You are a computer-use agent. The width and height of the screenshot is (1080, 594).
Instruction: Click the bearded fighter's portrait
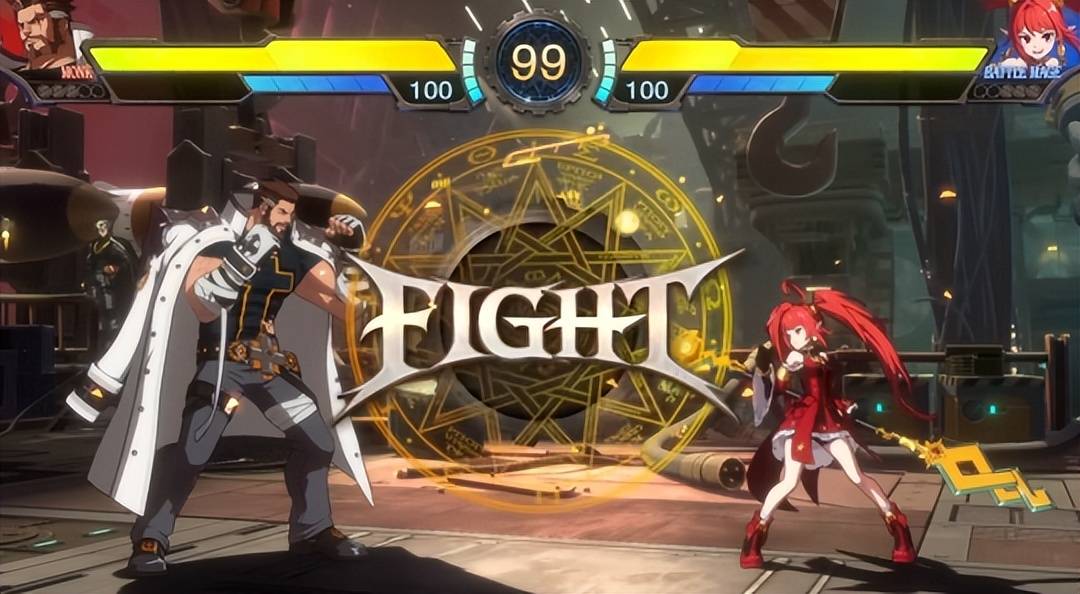(x=50, y=36)
